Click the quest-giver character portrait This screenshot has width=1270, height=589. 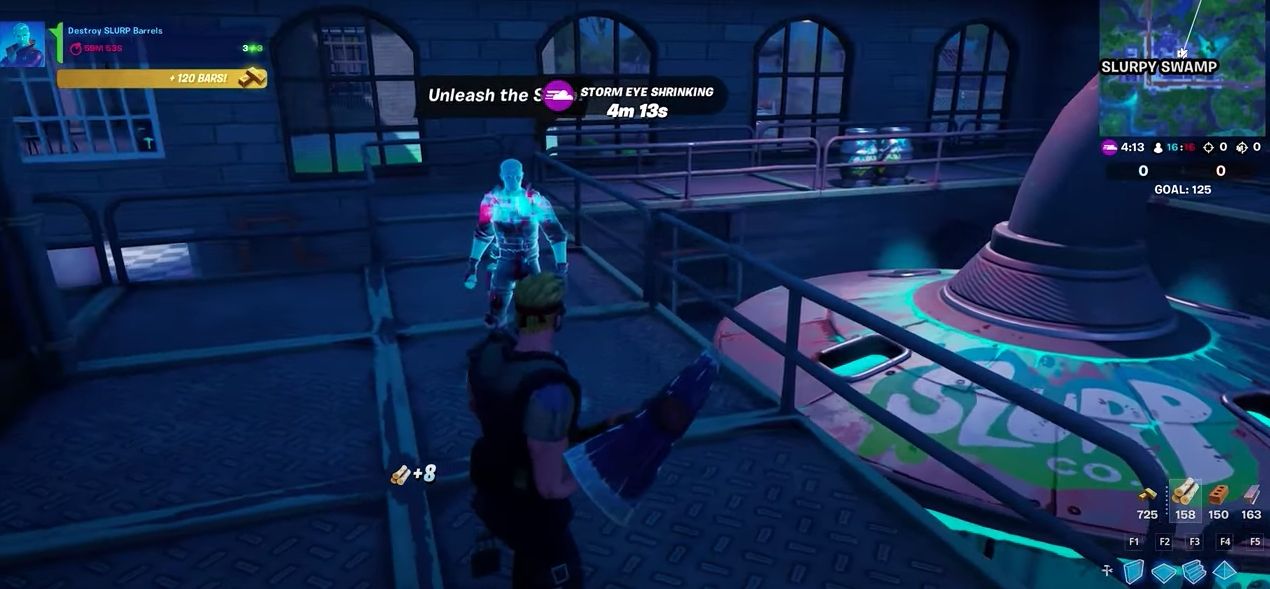tap(22, 45)
